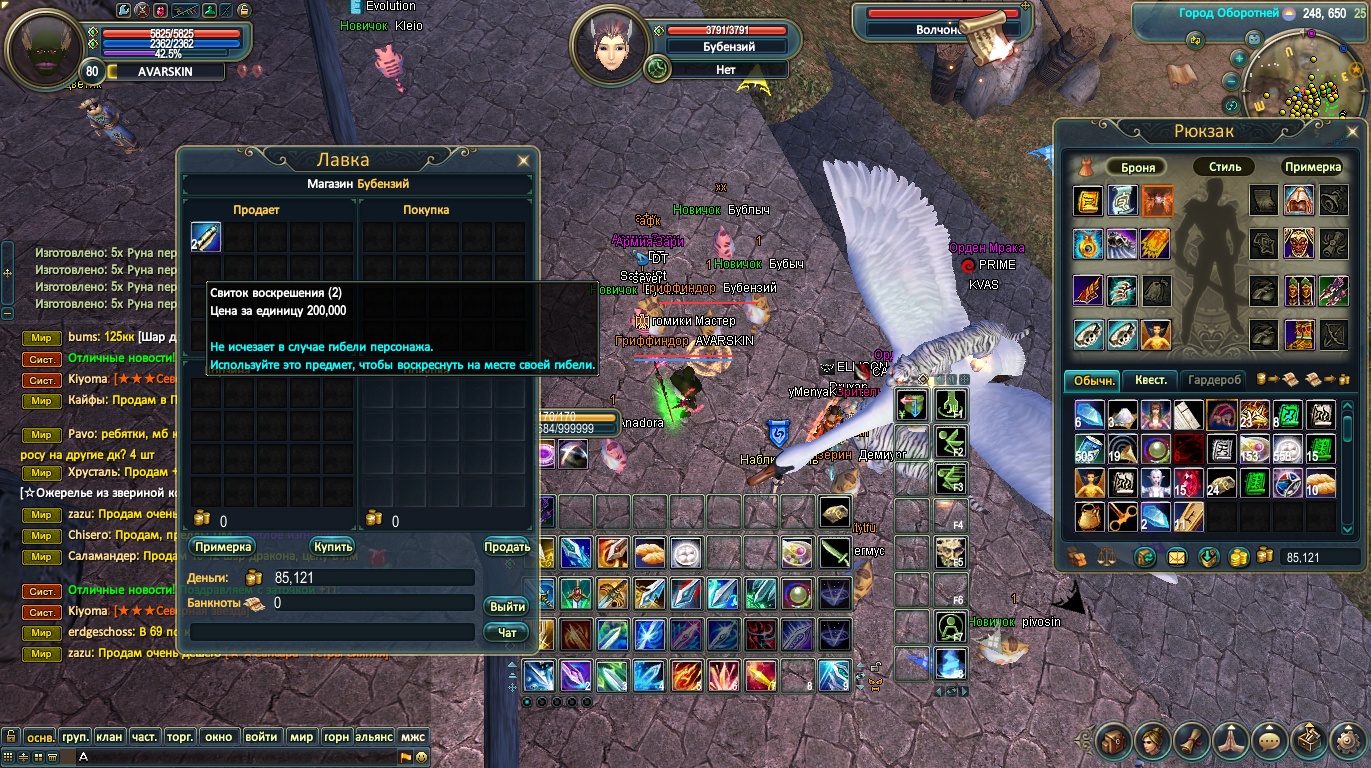Viewport: 1371px width, 768px height.
Task: Switch chat to the клан channel
Action: point(109,737)
